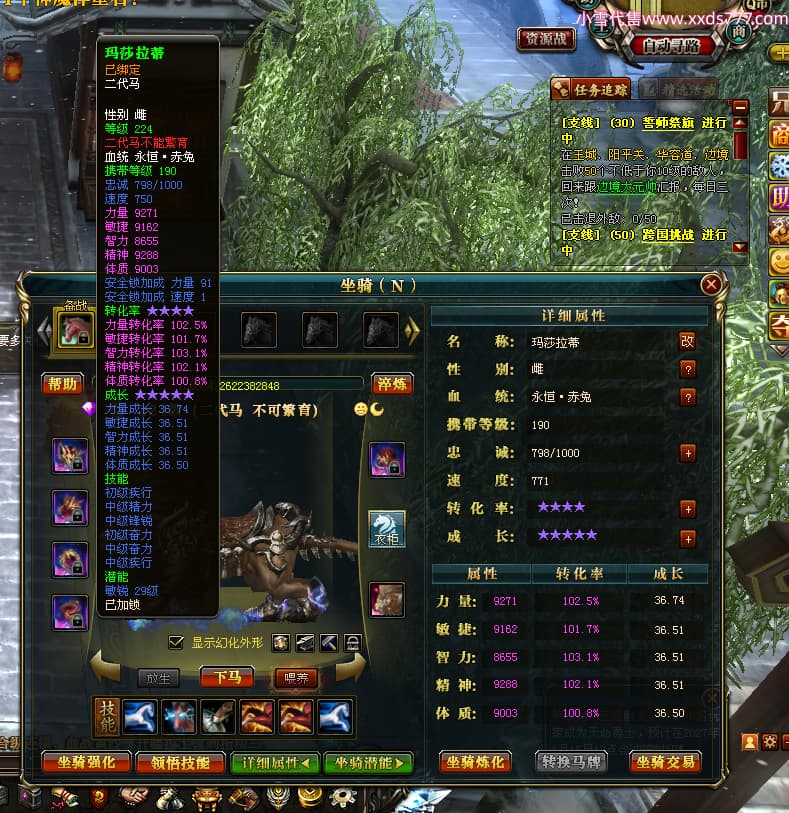Viewport: 789px width, 813px height.
Task: Start 自动寻路 auto pathfinding
Action: click(x=678, y=45)
